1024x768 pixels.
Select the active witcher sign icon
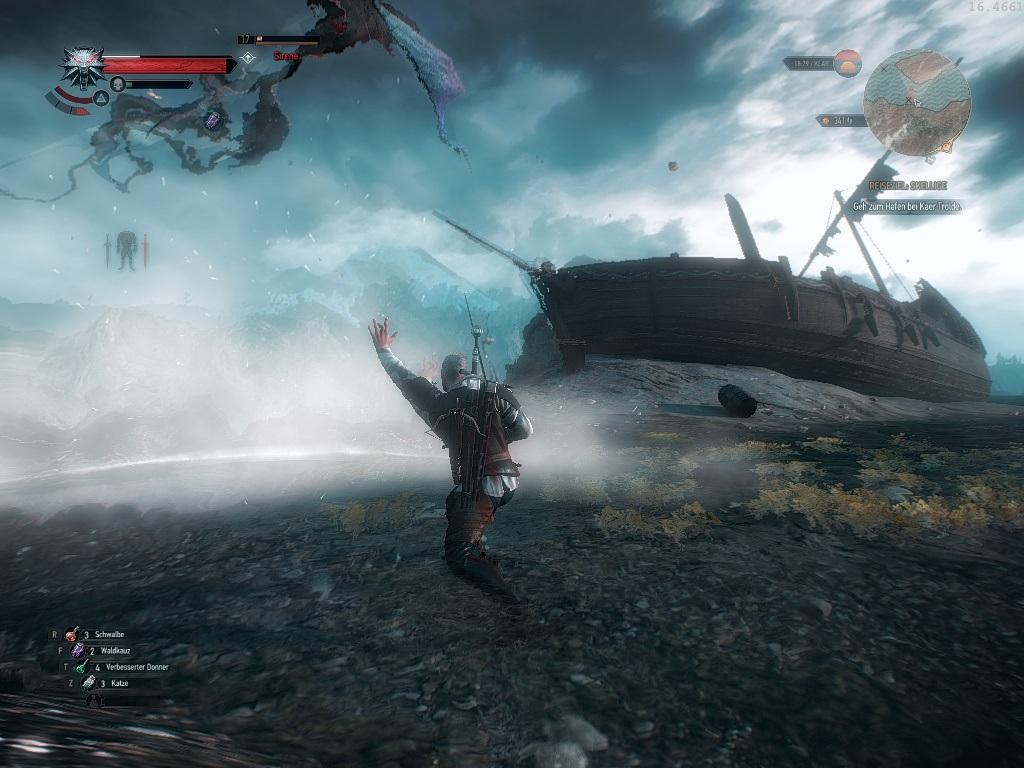[x=101, y=98]
